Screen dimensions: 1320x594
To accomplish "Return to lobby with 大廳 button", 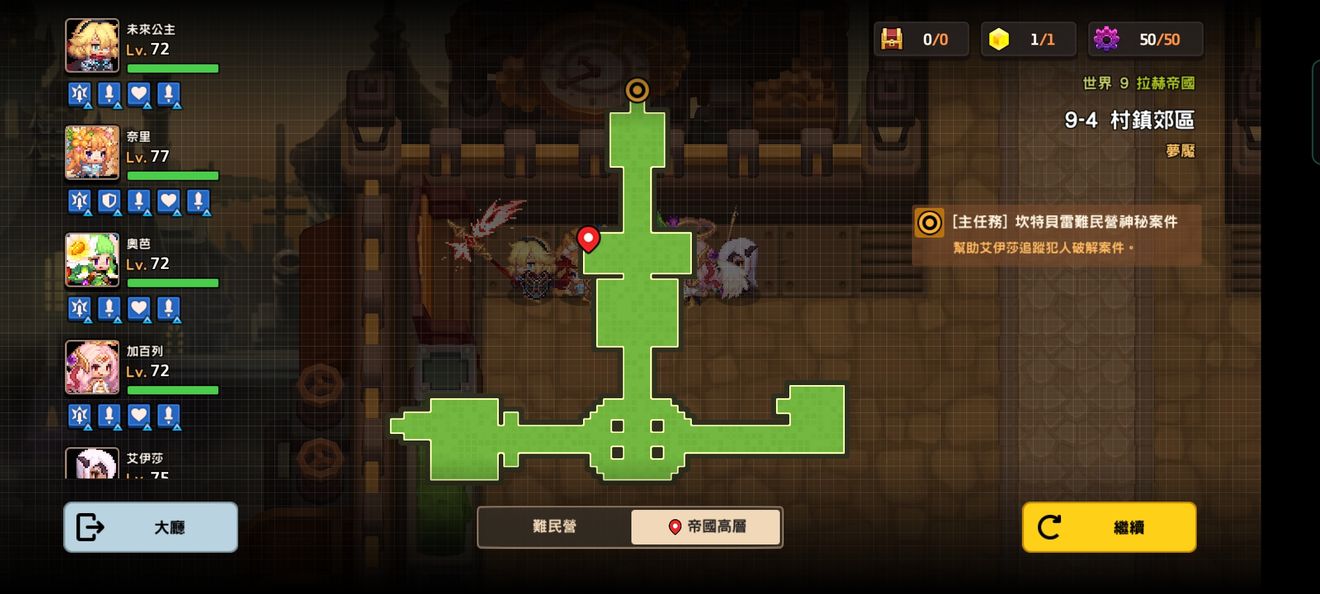I will coord(151,527).
